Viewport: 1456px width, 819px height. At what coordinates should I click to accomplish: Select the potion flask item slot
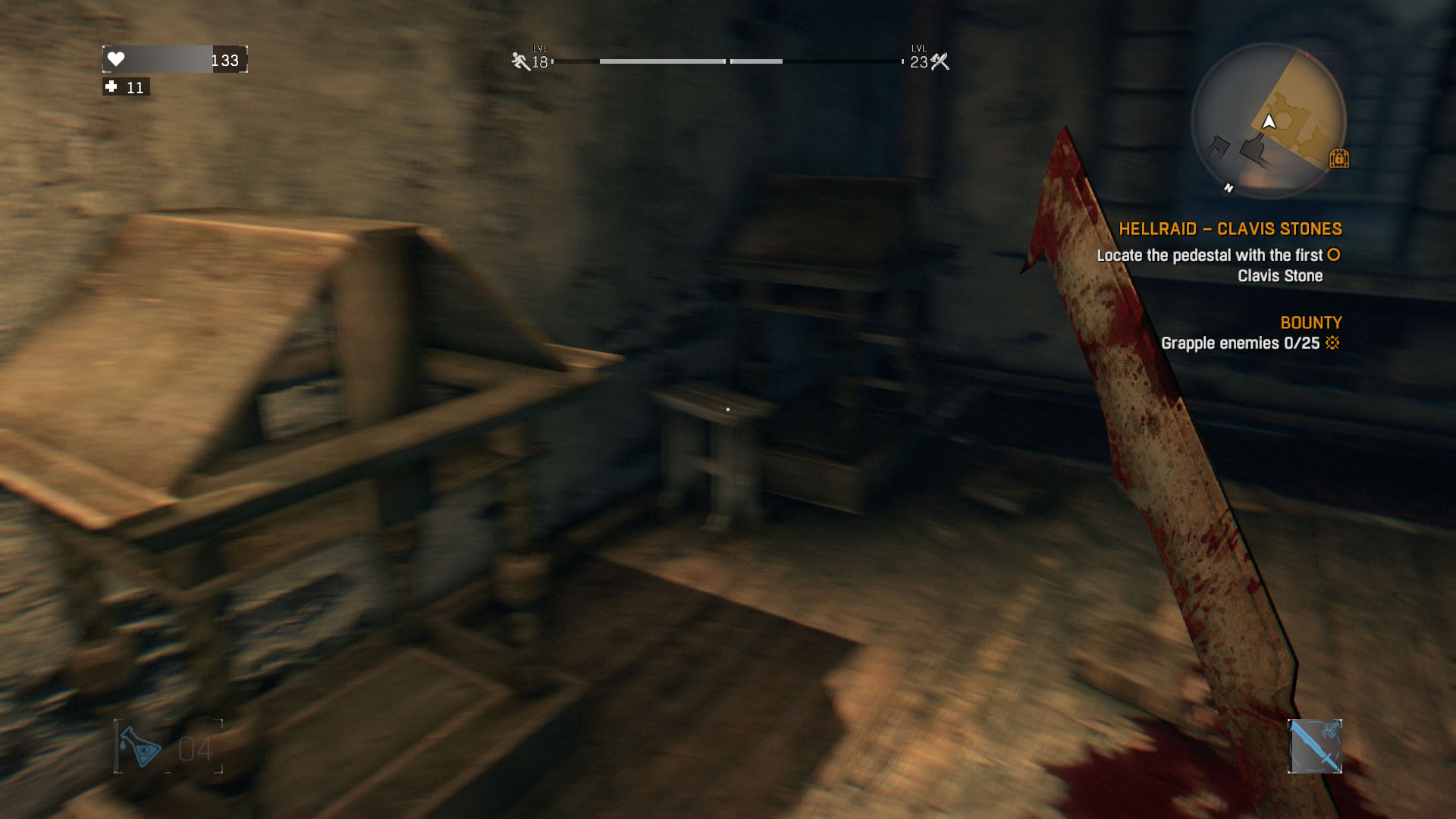coord(141,747)
